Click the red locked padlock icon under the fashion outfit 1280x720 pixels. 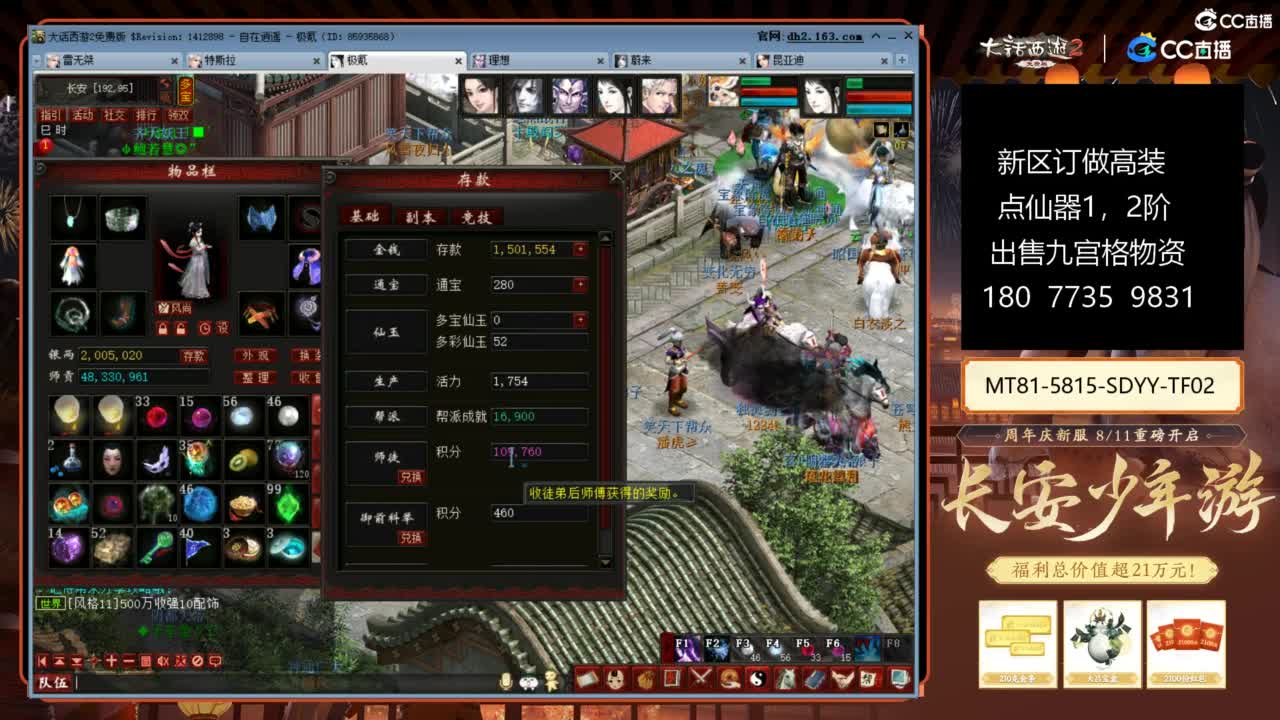tap(162, 328)
